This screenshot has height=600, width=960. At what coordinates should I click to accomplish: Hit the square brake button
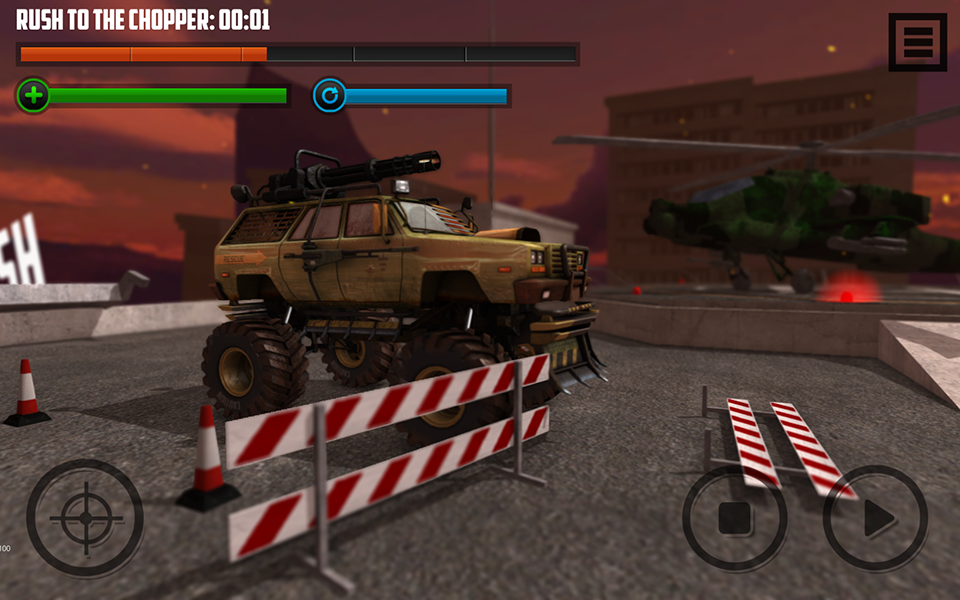734,518
